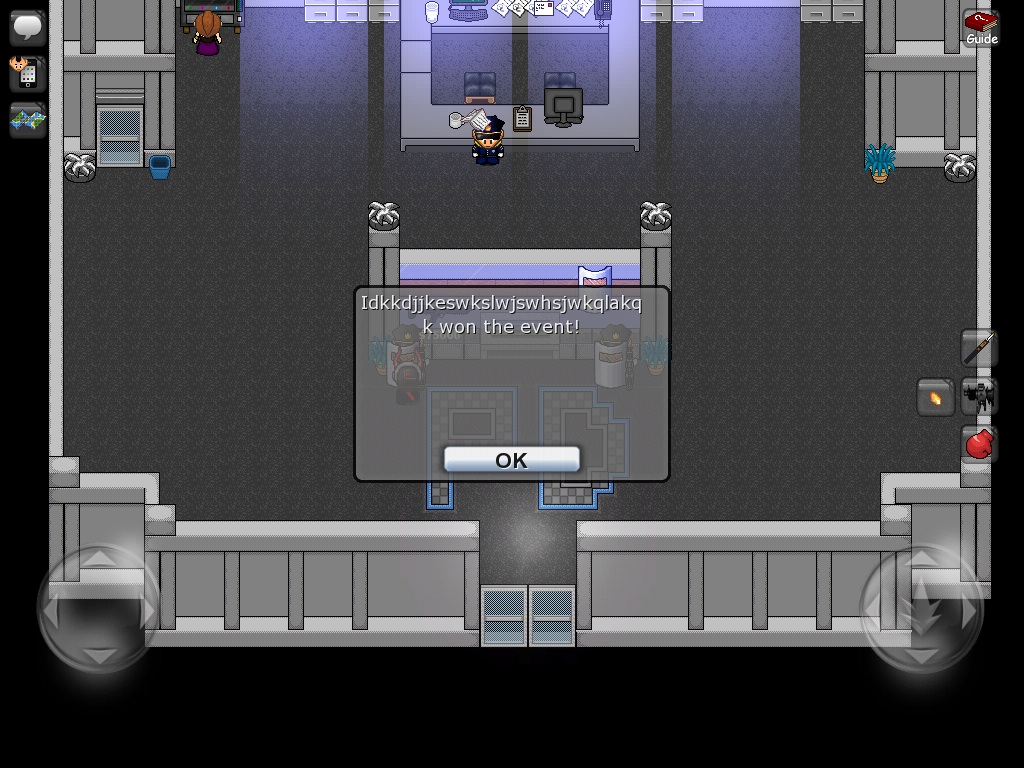The image size is (1024, 768).
Task: Open the red Guide book
Action: (x=981, y=27)
